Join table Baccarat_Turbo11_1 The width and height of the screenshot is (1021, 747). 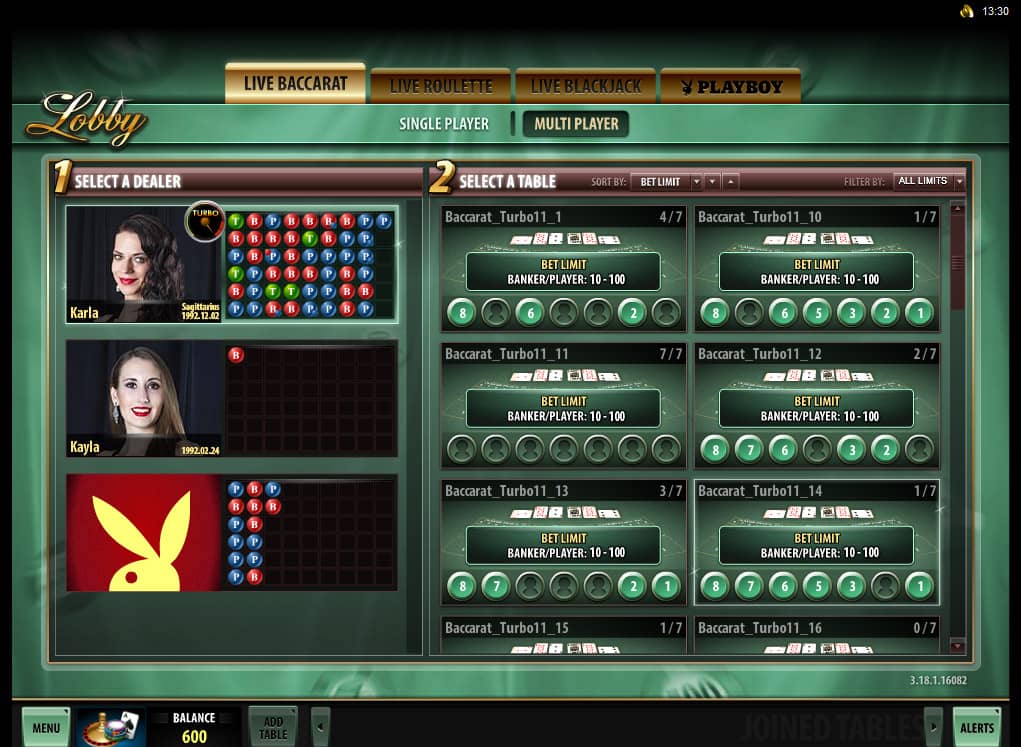[x=564, y=270]
